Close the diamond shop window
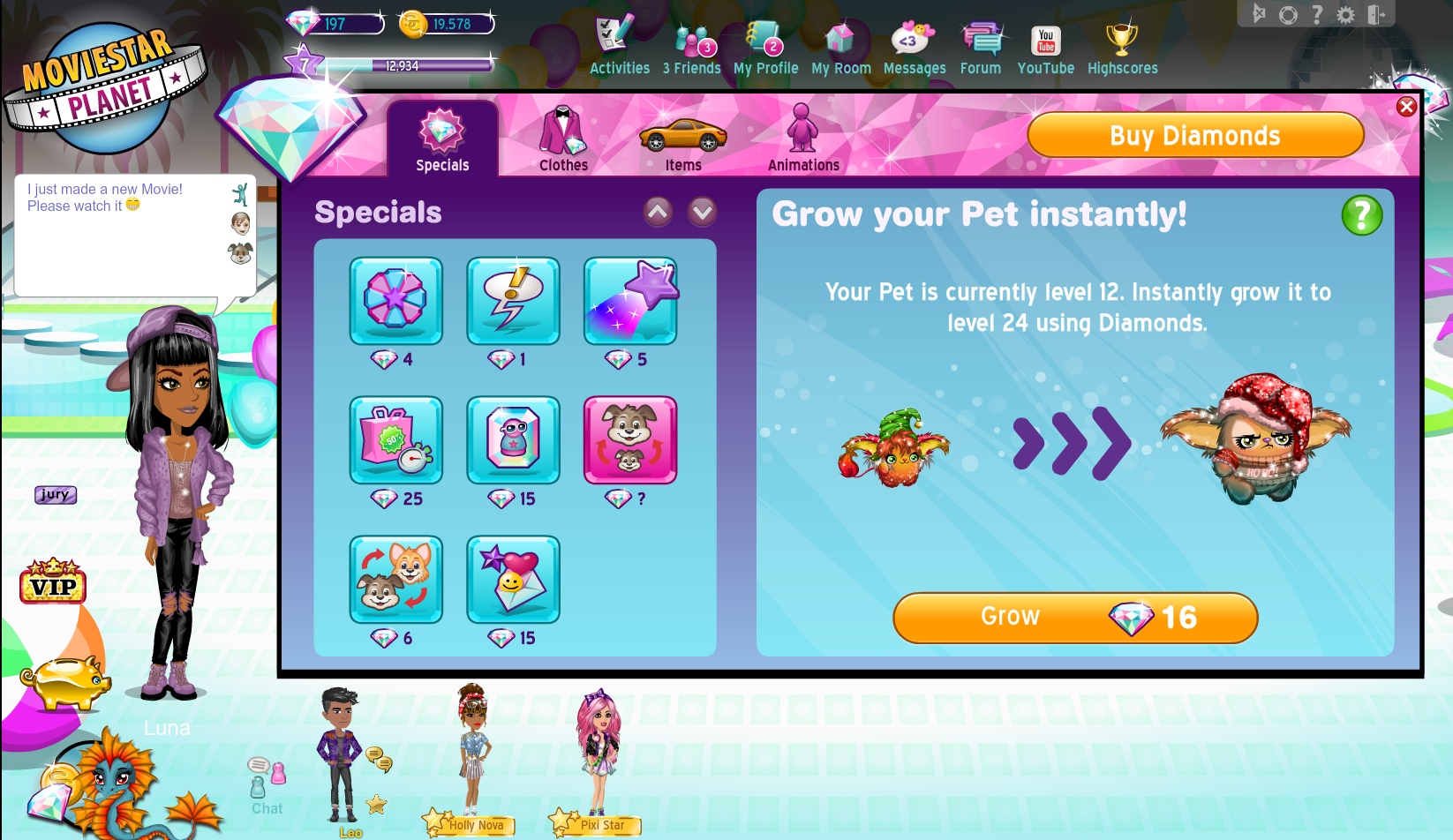 (x=1406, y=107)
